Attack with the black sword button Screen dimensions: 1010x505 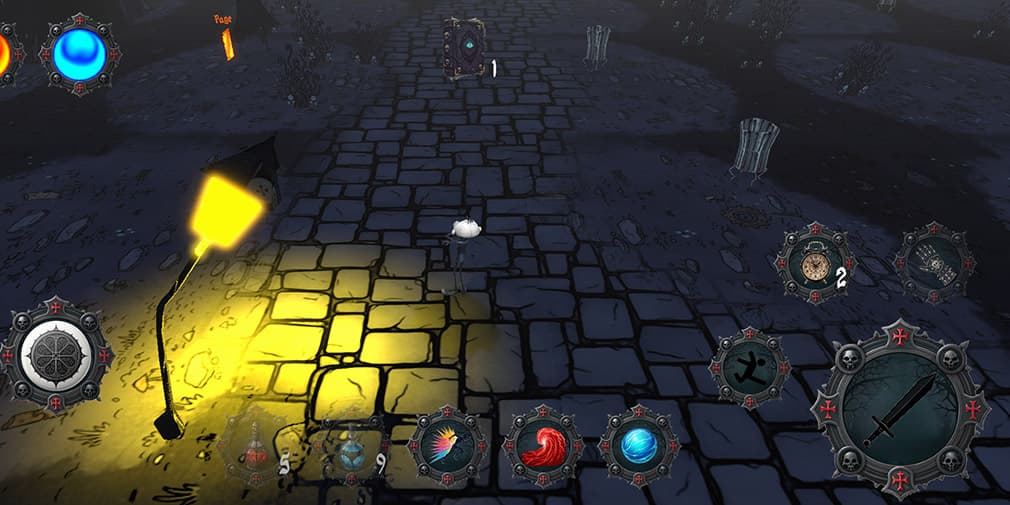pos(899,410)
